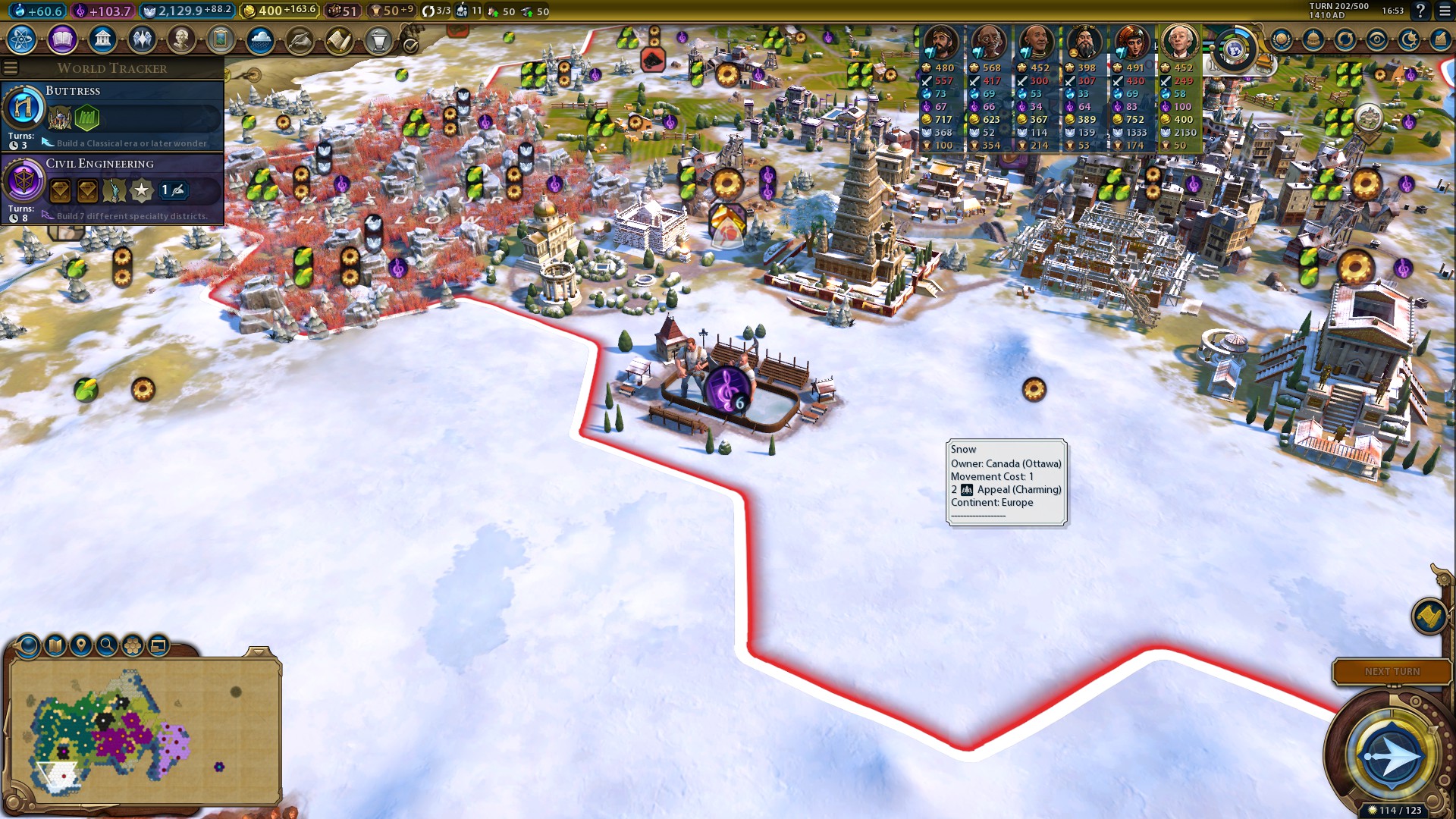Open the Civics tree book icon

tap(62, 39)
